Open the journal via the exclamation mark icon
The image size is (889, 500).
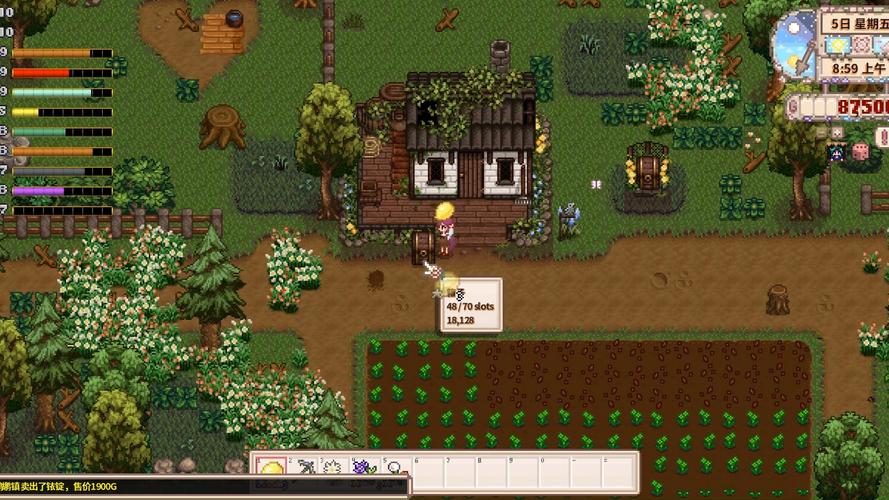click(882, 137)
